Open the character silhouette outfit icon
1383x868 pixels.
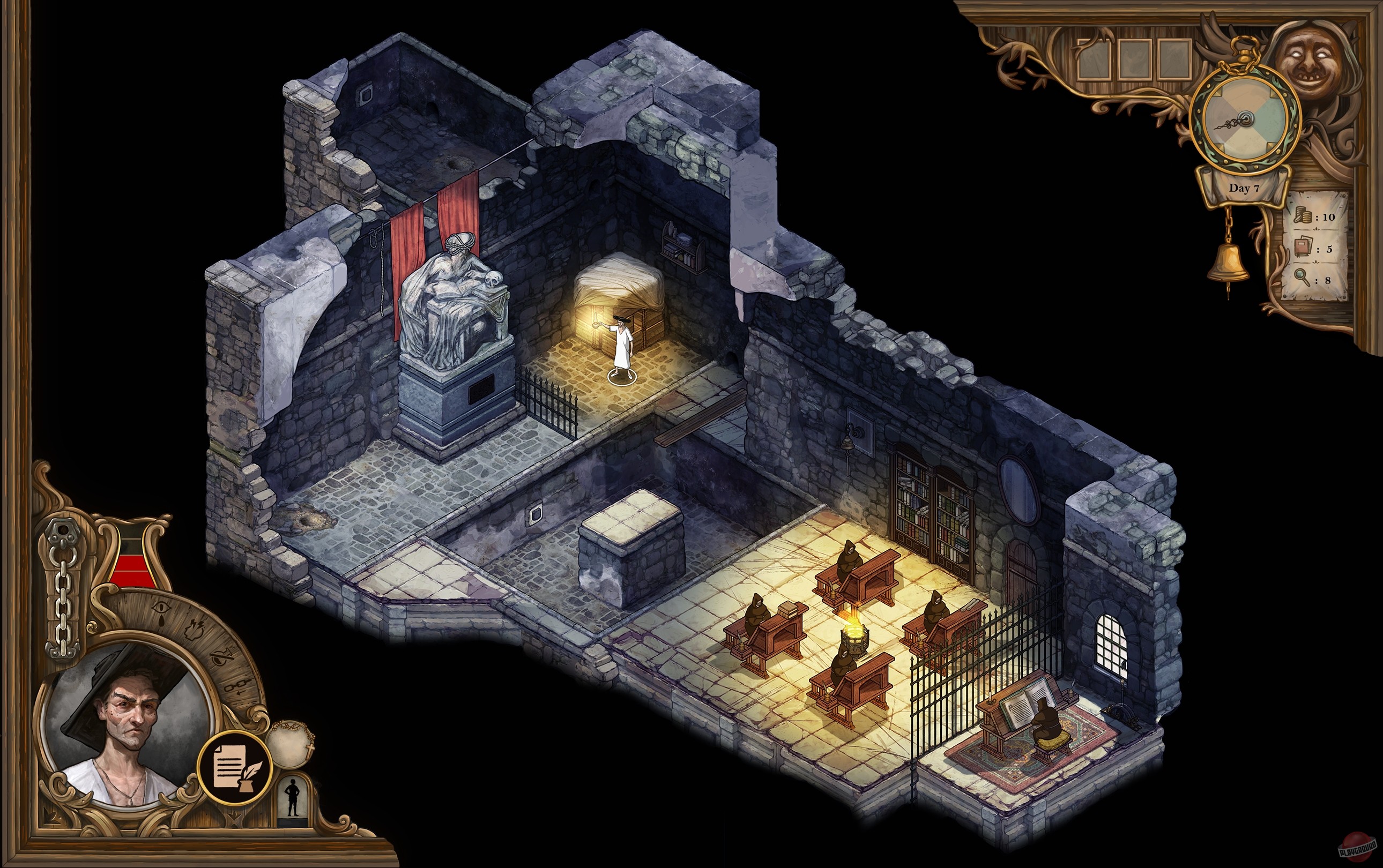point(292,797)
